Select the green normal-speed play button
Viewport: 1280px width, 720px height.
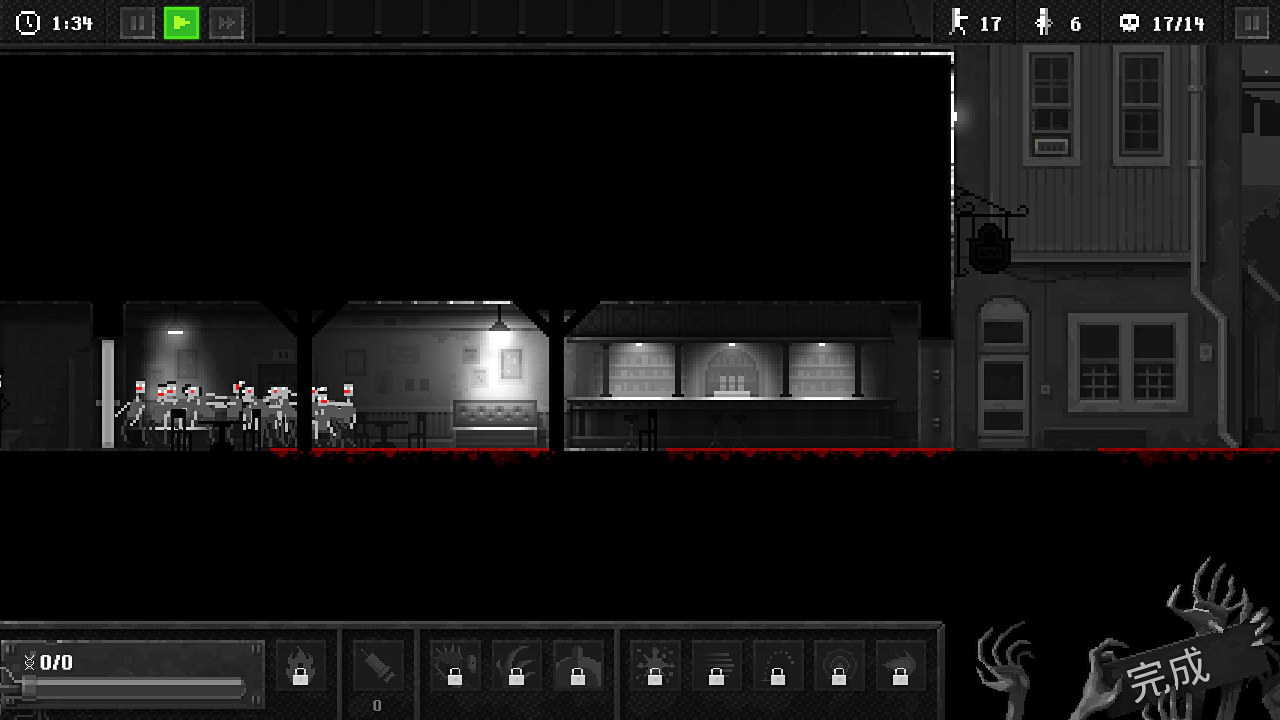click(x=181, y=23)
